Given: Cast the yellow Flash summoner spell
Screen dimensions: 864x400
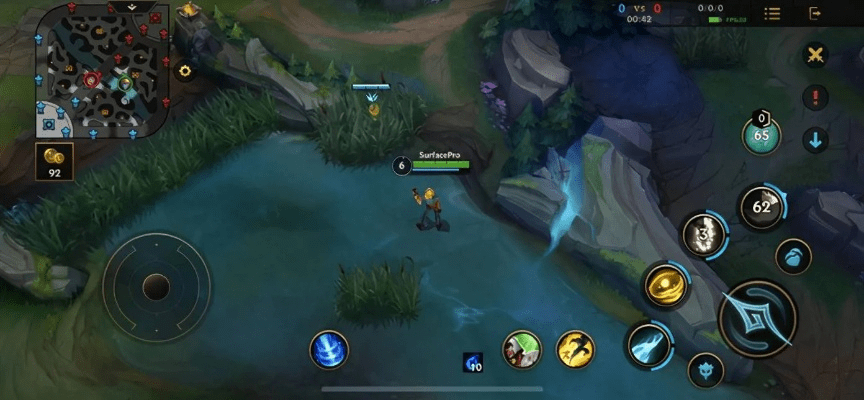Looking at the screenshot, I should (x=575, y=348).
